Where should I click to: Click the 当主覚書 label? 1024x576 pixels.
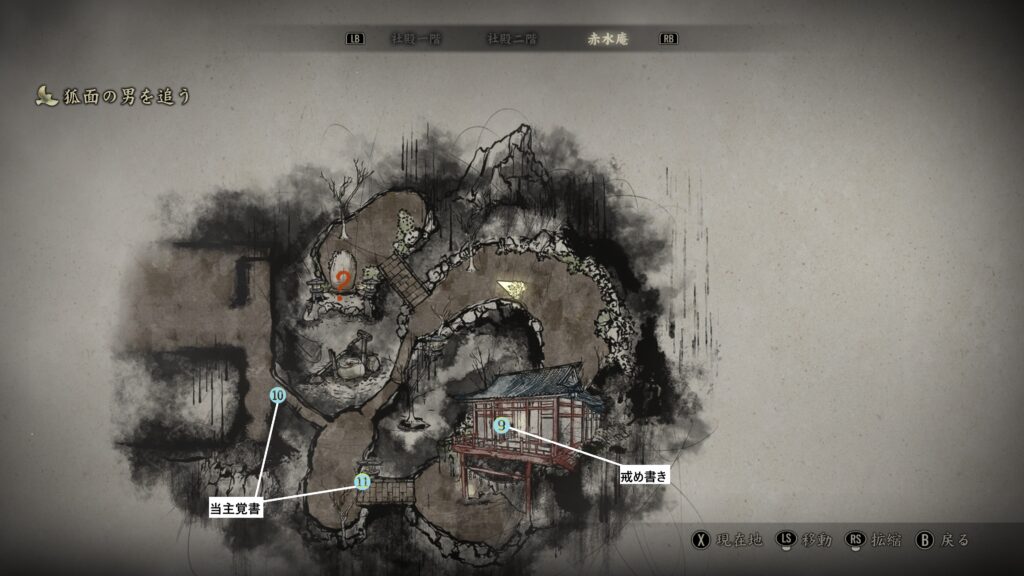click(x=236, y=508)
